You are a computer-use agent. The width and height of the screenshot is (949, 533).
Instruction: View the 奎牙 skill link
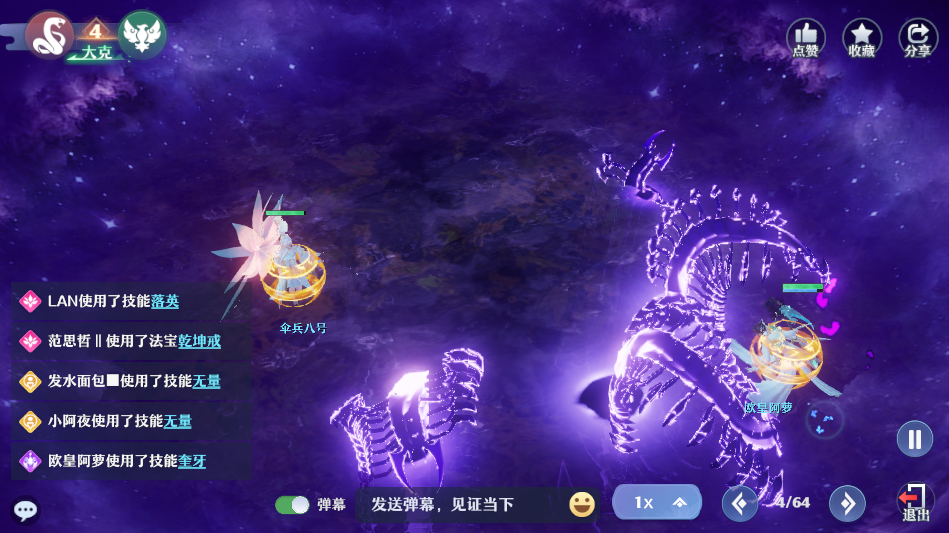click(x=192, y=461)
